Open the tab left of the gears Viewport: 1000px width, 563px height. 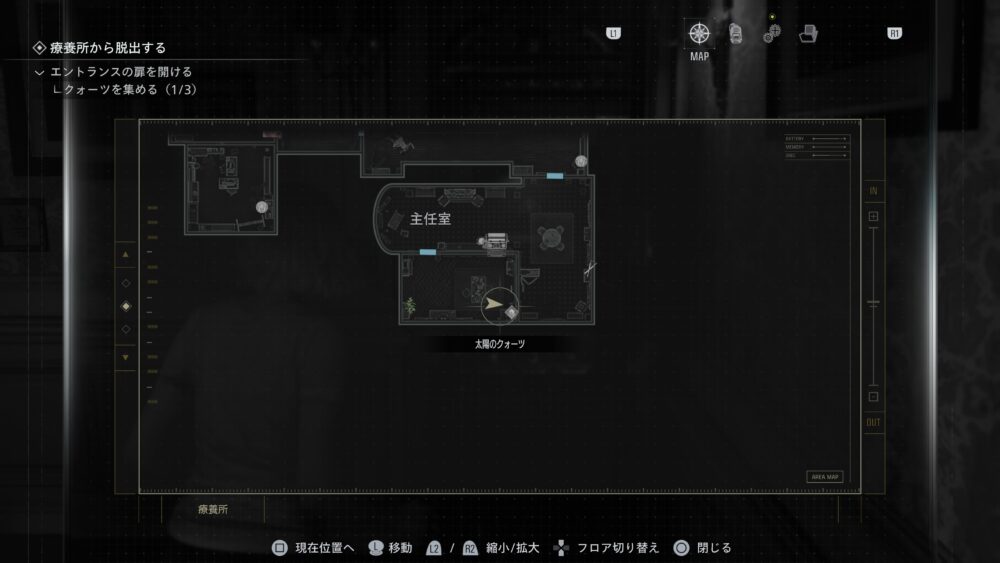click(x=736, y=34)
